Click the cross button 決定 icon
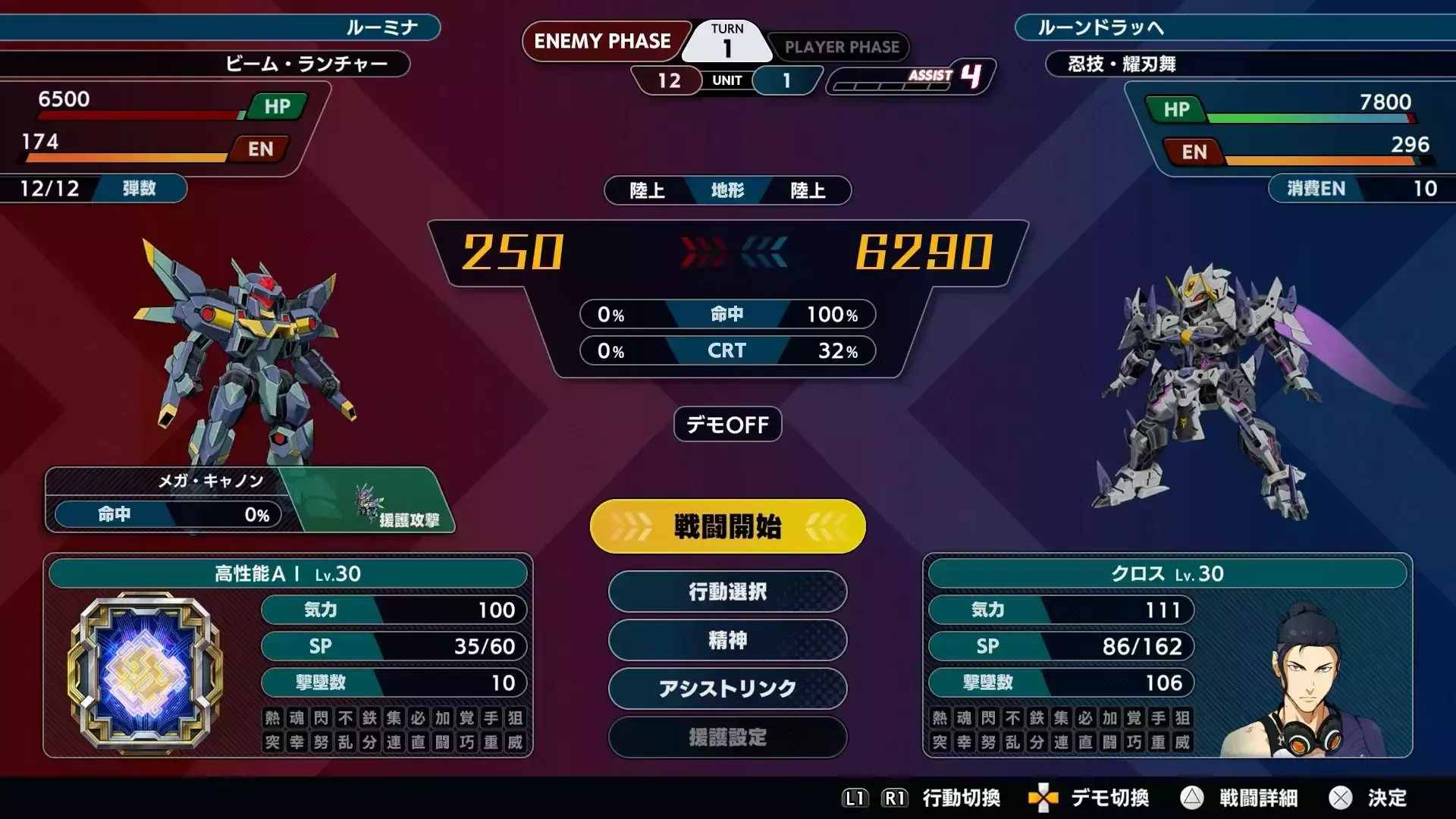 pos(1341,799)
